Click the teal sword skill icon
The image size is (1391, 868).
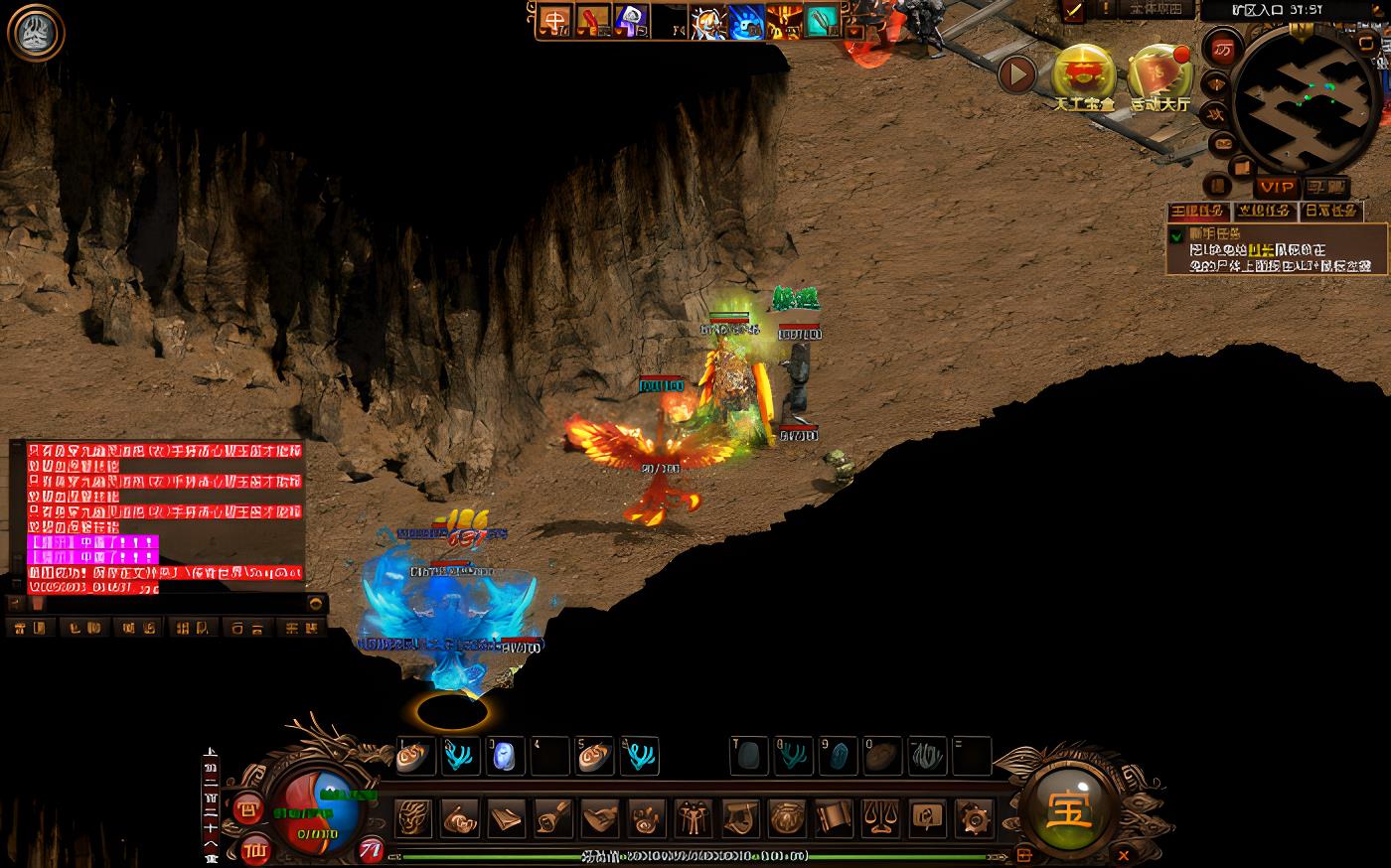821,21
